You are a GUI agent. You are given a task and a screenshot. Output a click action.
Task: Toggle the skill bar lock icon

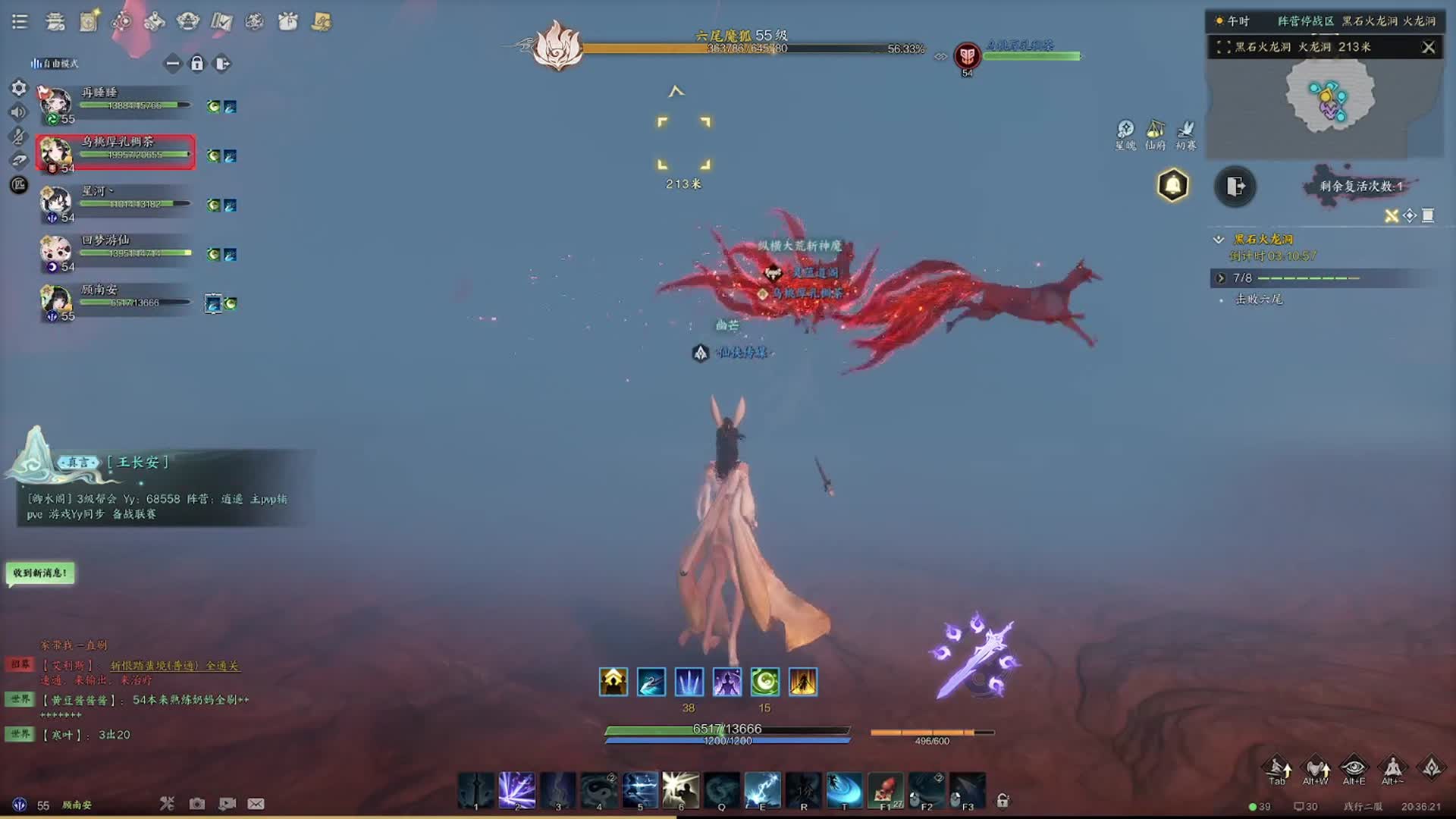pyautogui.click(x=1003, y=800)
